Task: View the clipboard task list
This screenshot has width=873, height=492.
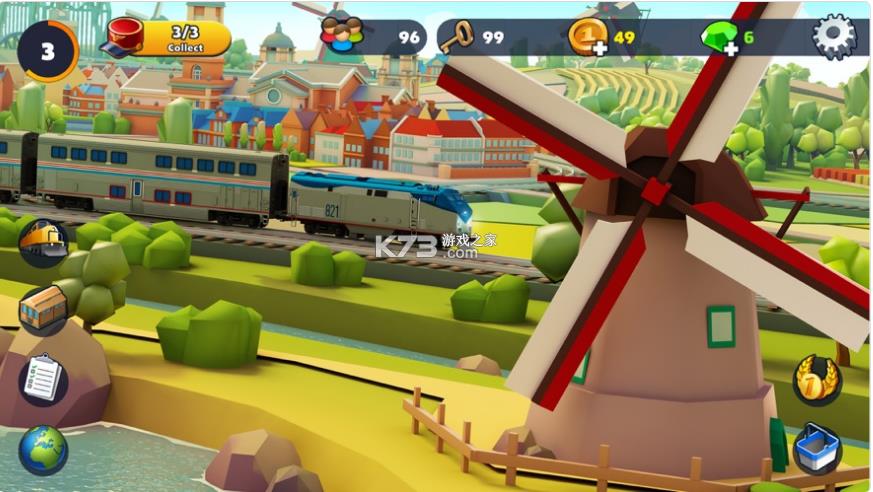Action: tap(43, 379)
